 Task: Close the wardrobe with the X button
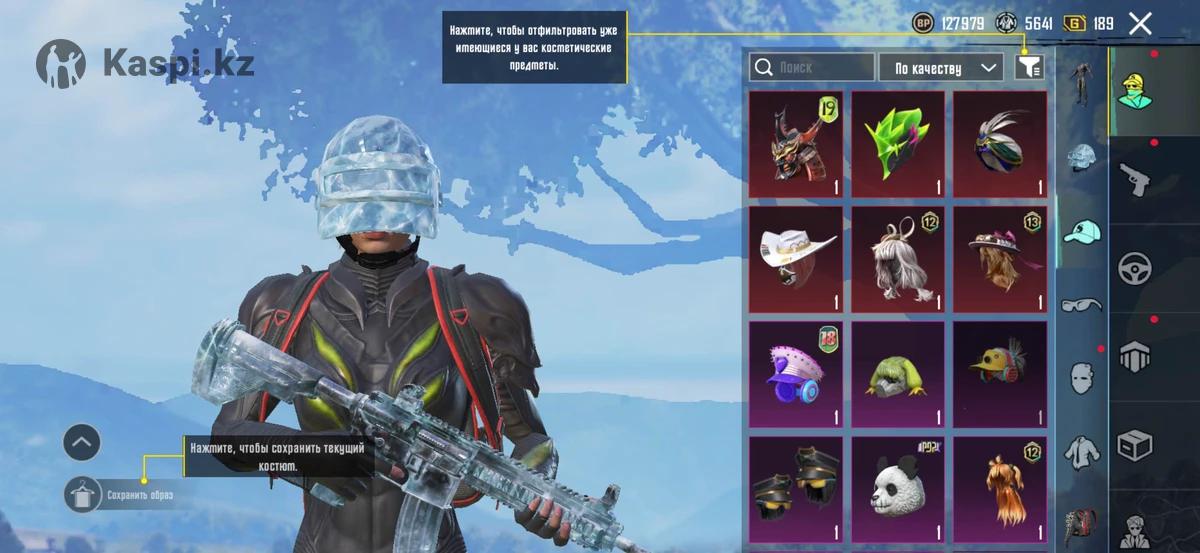point(1140,24)
